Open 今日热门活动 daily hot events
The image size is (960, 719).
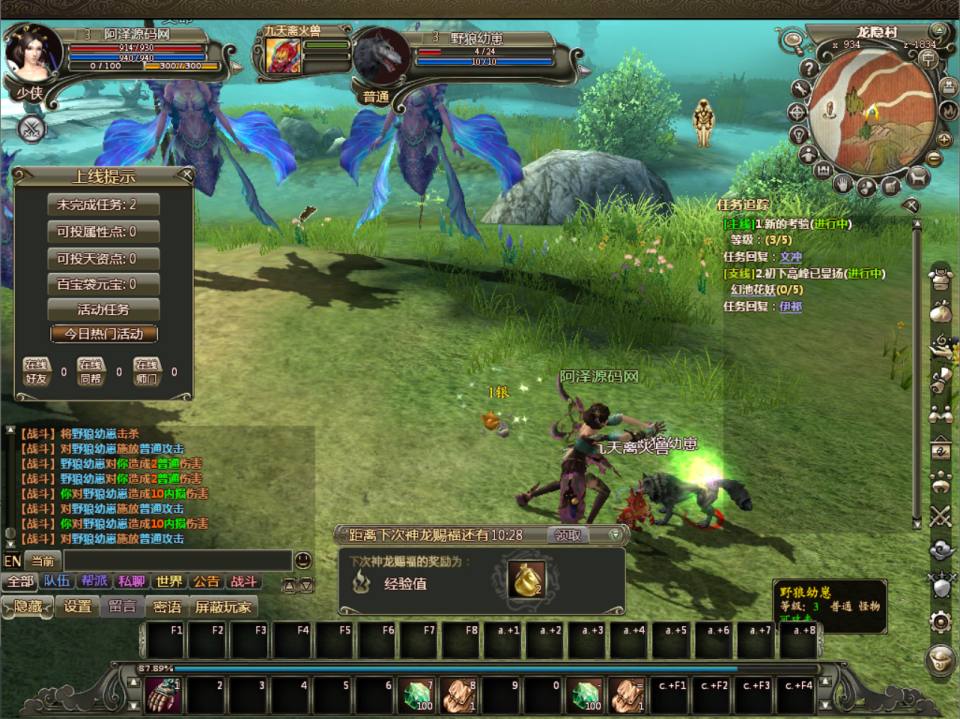click(x=104, y=334)
